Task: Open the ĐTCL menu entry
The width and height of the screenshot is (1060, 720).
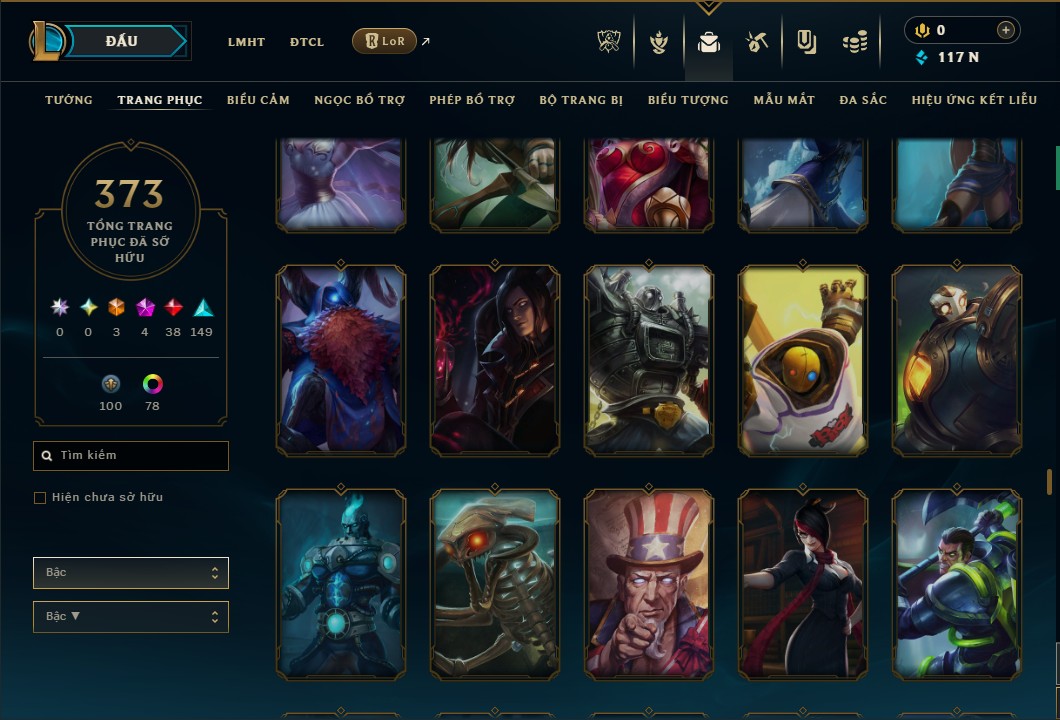Action: (x=307, y=42)
